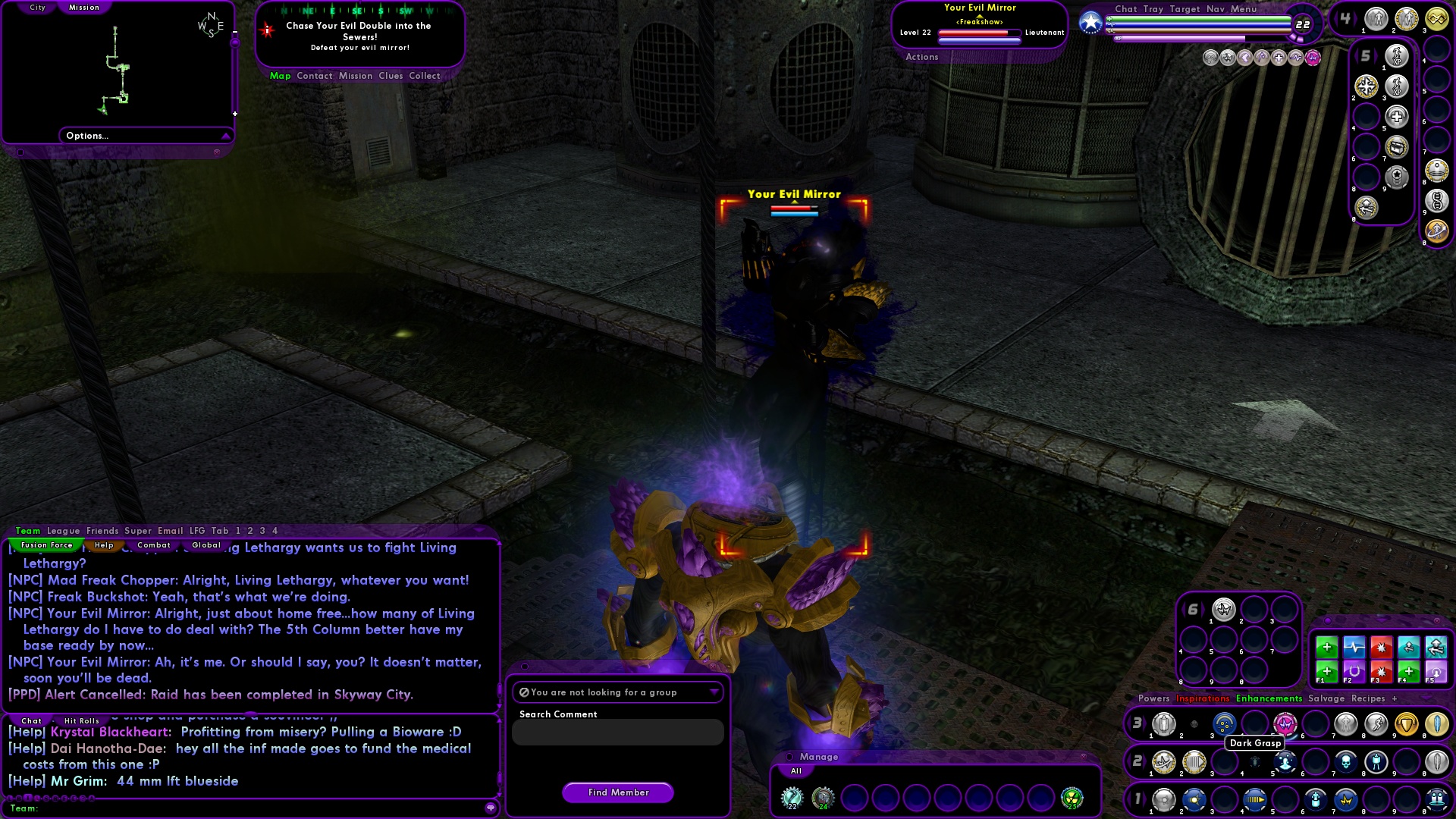
Task: Click the red alert icon in the mission window
Action: 266,30
